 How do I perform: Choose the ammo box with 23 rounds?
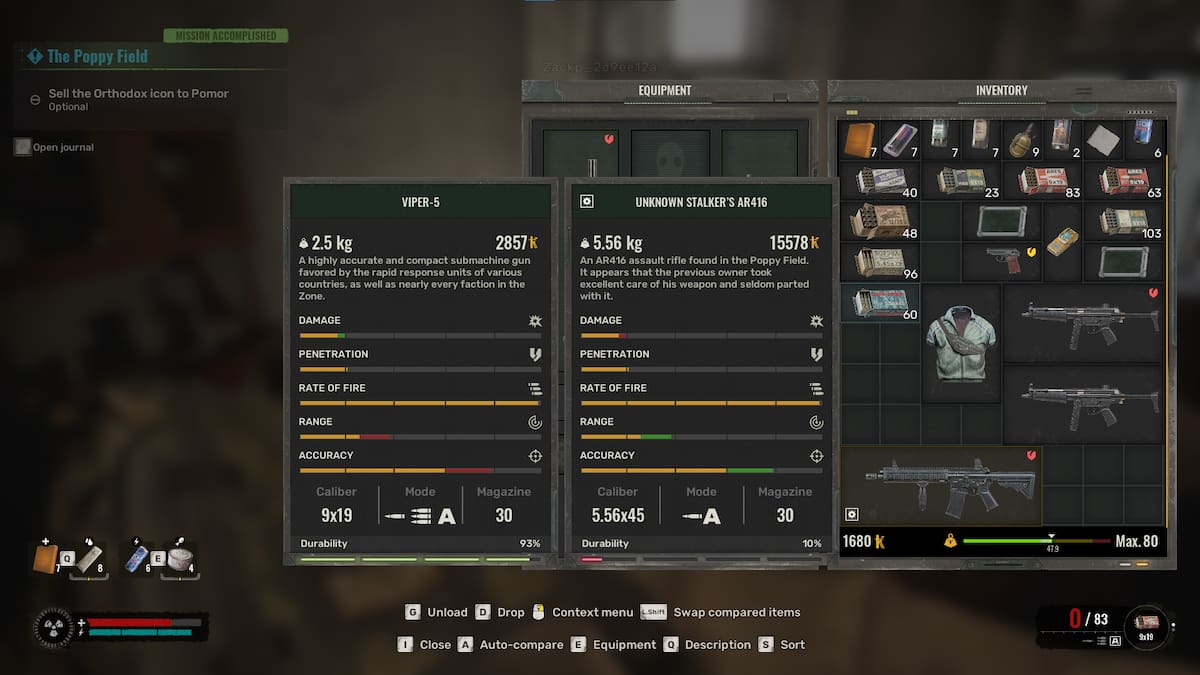click(x=961, y=180)
